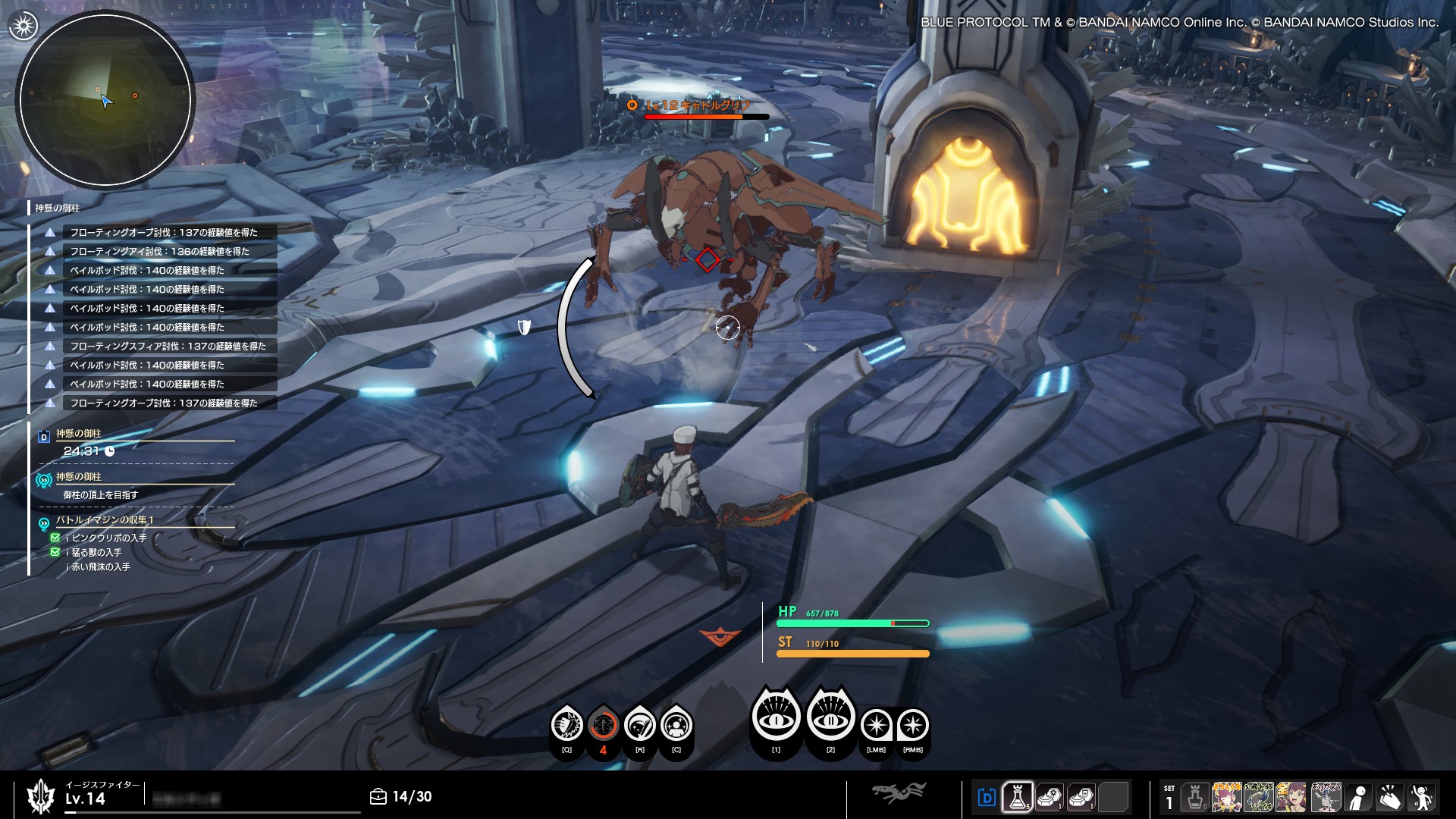1456x819 pixels.
Task: Open the circular minimap
Action: click(x=105, y=99)
